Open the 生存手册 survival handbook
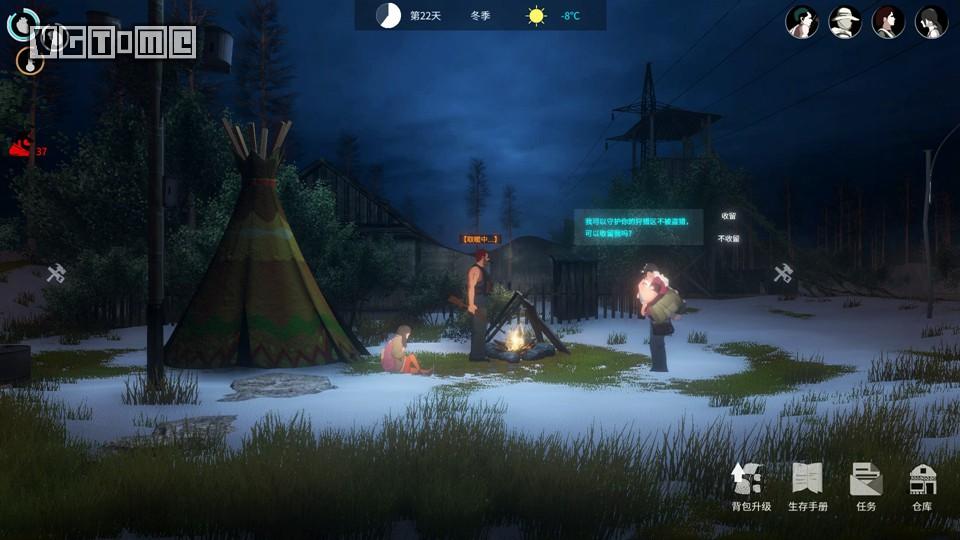 point(807,487)
